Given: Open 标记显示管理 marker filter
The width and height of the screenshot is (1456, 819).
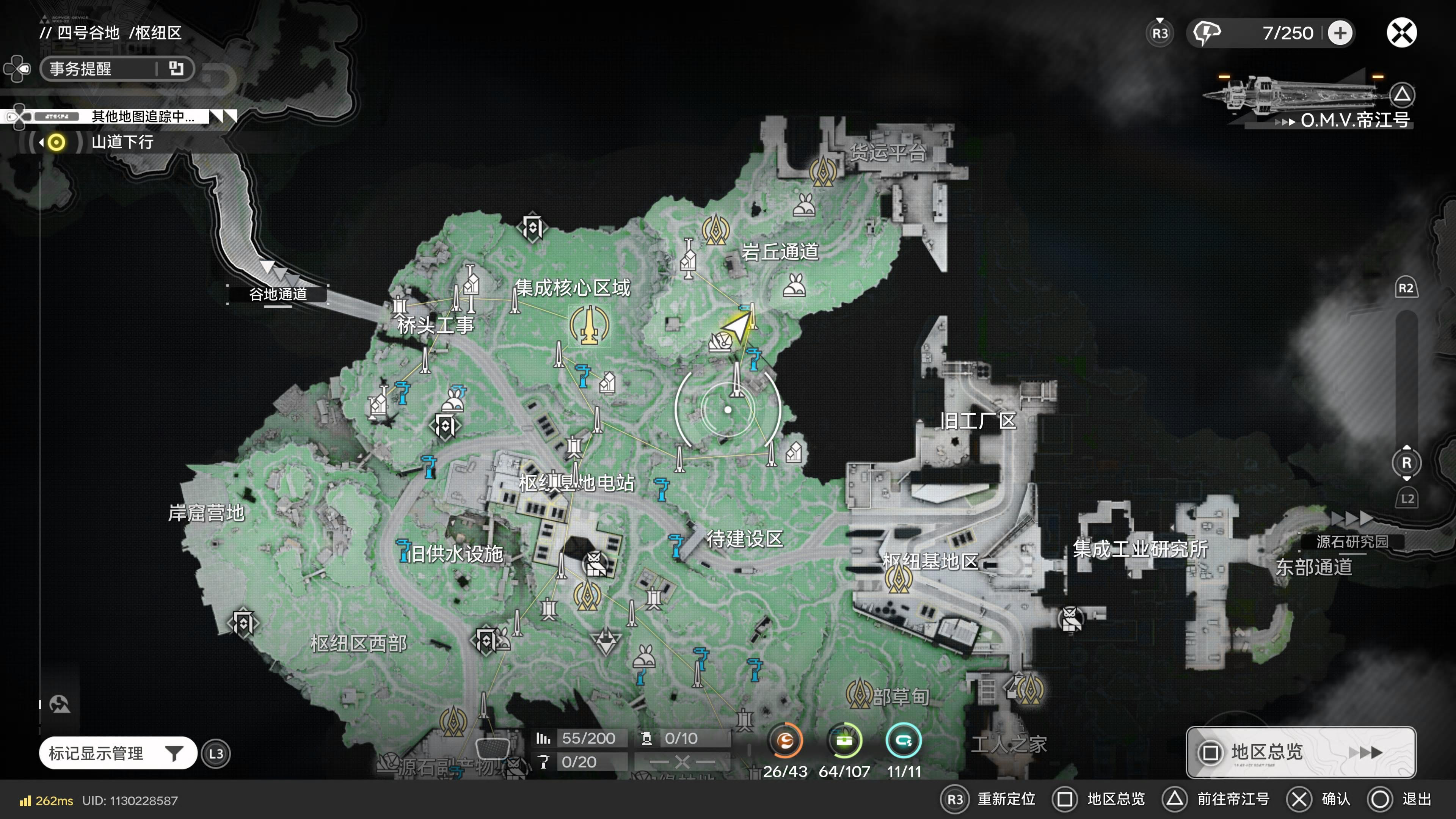Looking at the screenshot, I should coord(118,753).
